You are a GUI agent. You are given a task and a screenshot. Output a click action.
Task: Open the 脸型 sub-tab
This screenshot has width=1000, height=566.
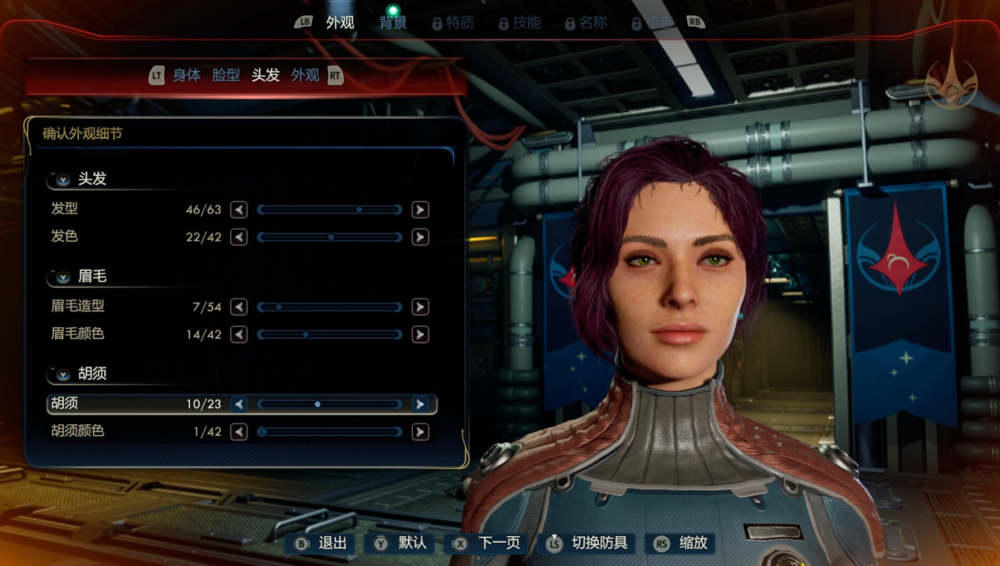226,75
